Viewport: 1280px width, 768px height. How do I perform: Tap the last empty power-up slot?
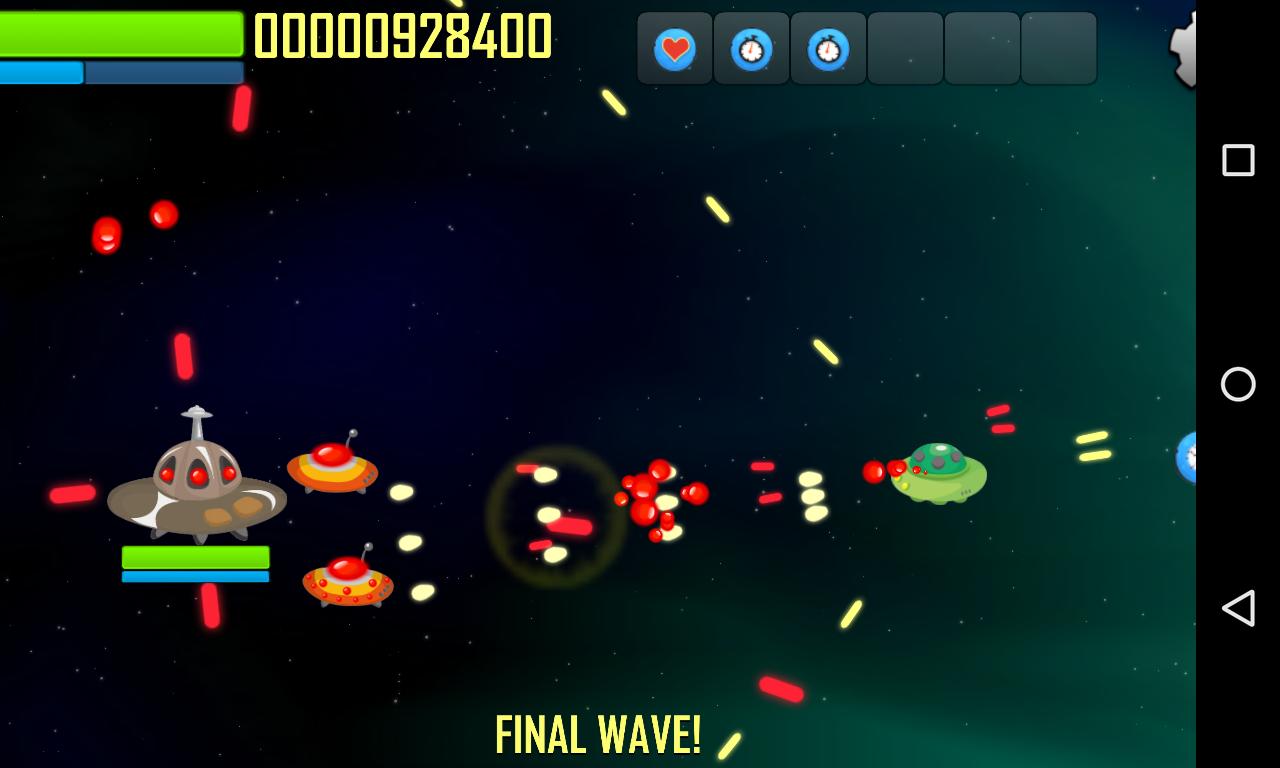(1058, 47)
